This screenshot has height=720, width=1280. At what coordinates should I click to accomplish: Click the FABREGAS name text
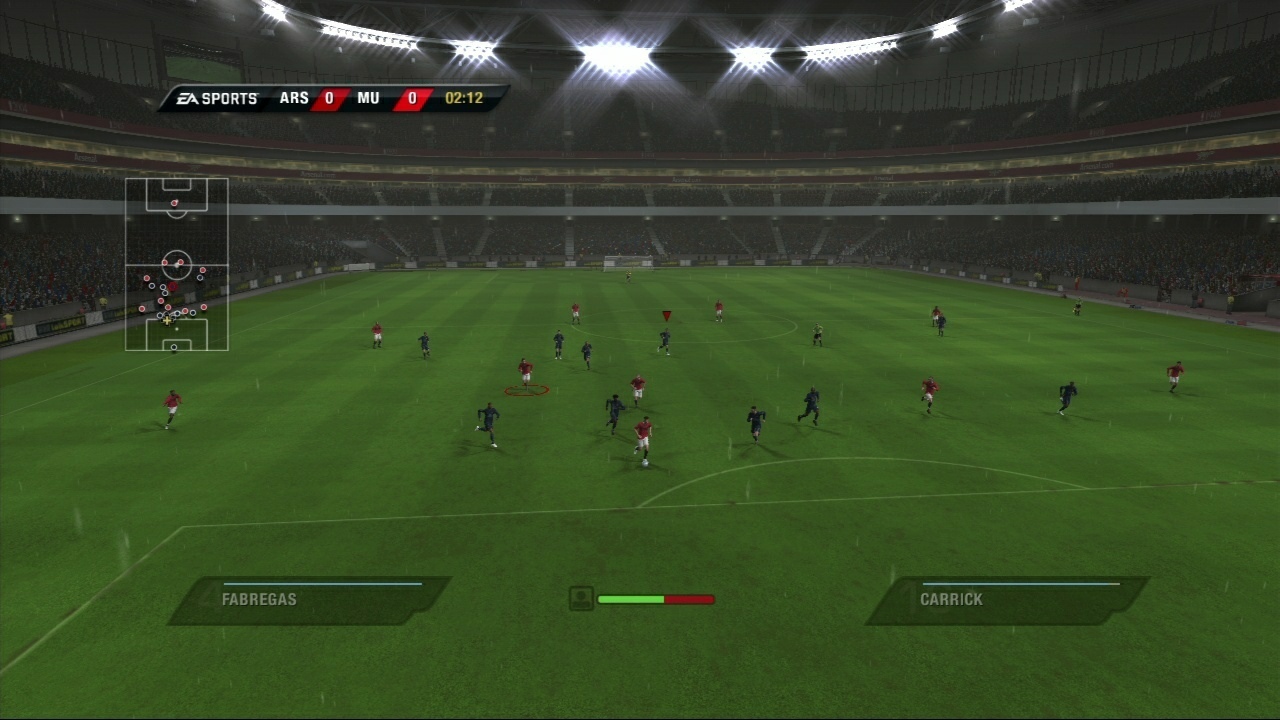click(261, 598)
